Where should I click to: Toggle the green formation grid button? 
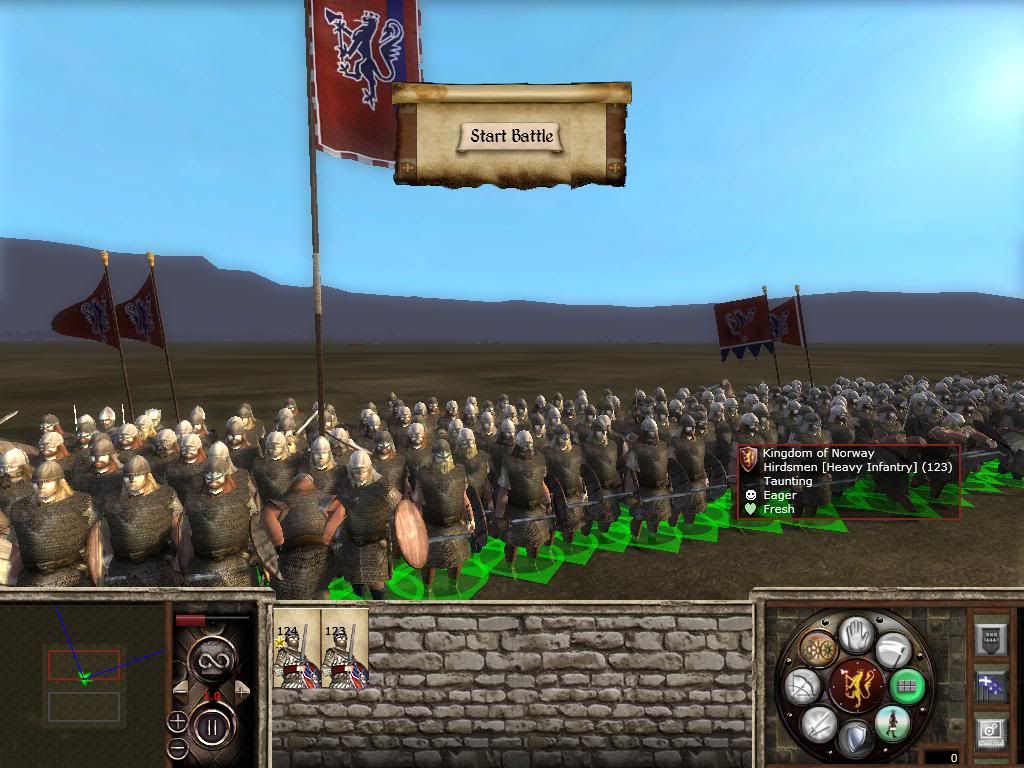[x=907, y=686]
